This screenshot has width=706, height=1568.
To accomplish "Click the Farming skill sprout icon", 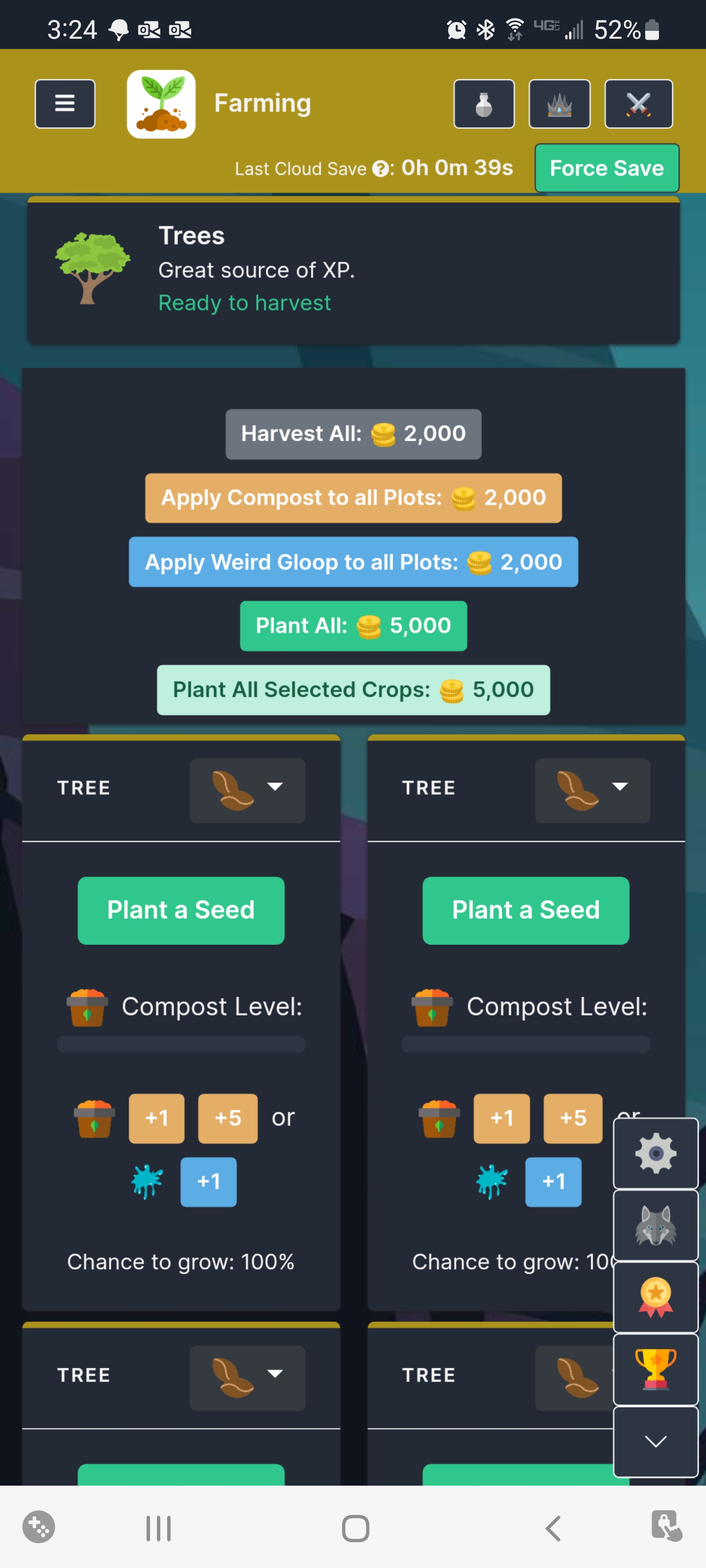I will tap(160, 103).
